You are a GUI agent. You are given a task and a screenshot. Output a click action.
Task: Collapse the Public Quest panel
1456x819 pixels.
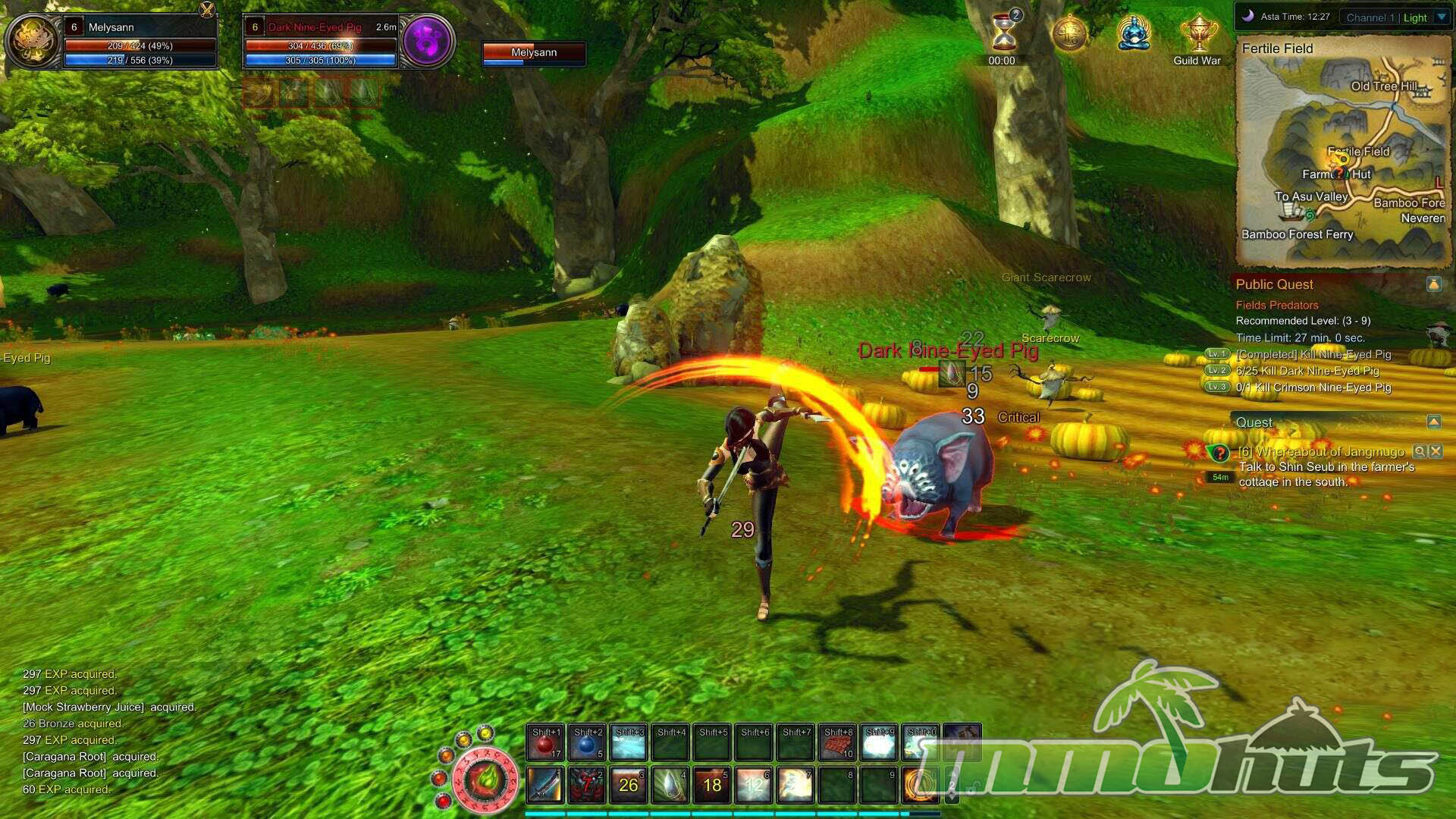click(x=1433, y=284)
